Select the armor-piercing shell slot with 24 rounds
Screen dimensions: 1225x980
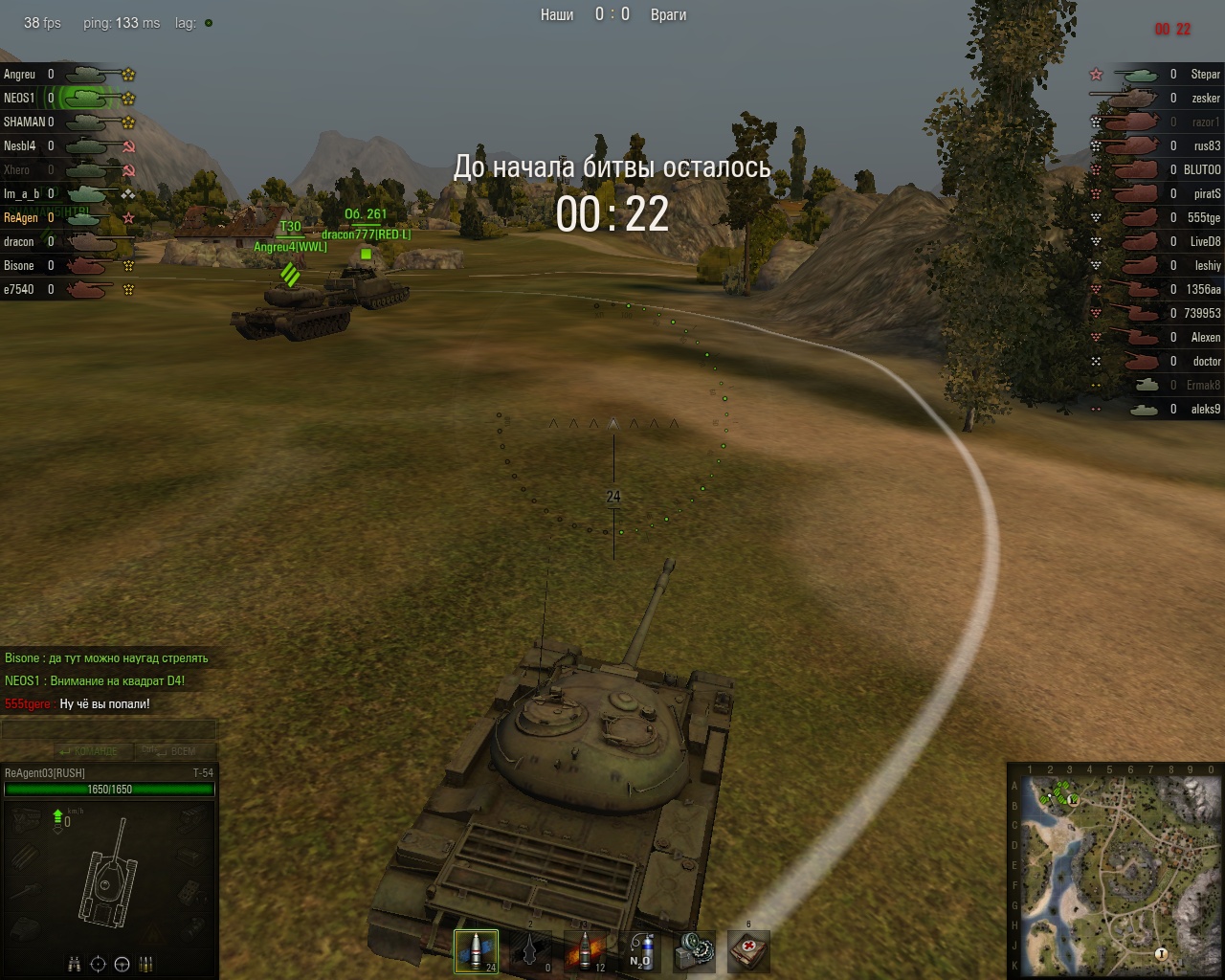point(476,951)
